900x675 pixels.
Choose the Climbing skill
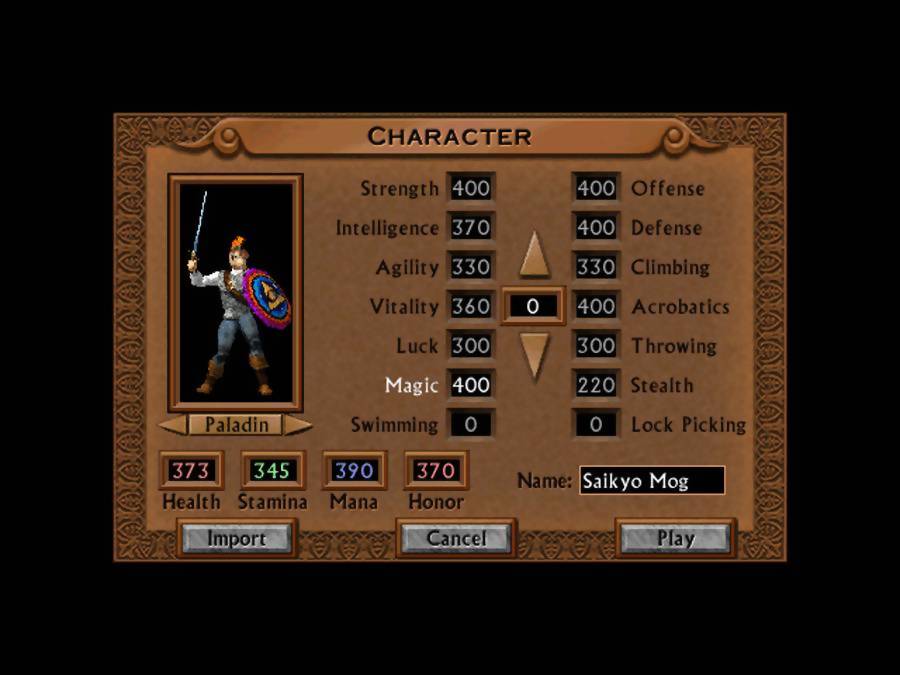coord(670,267)
